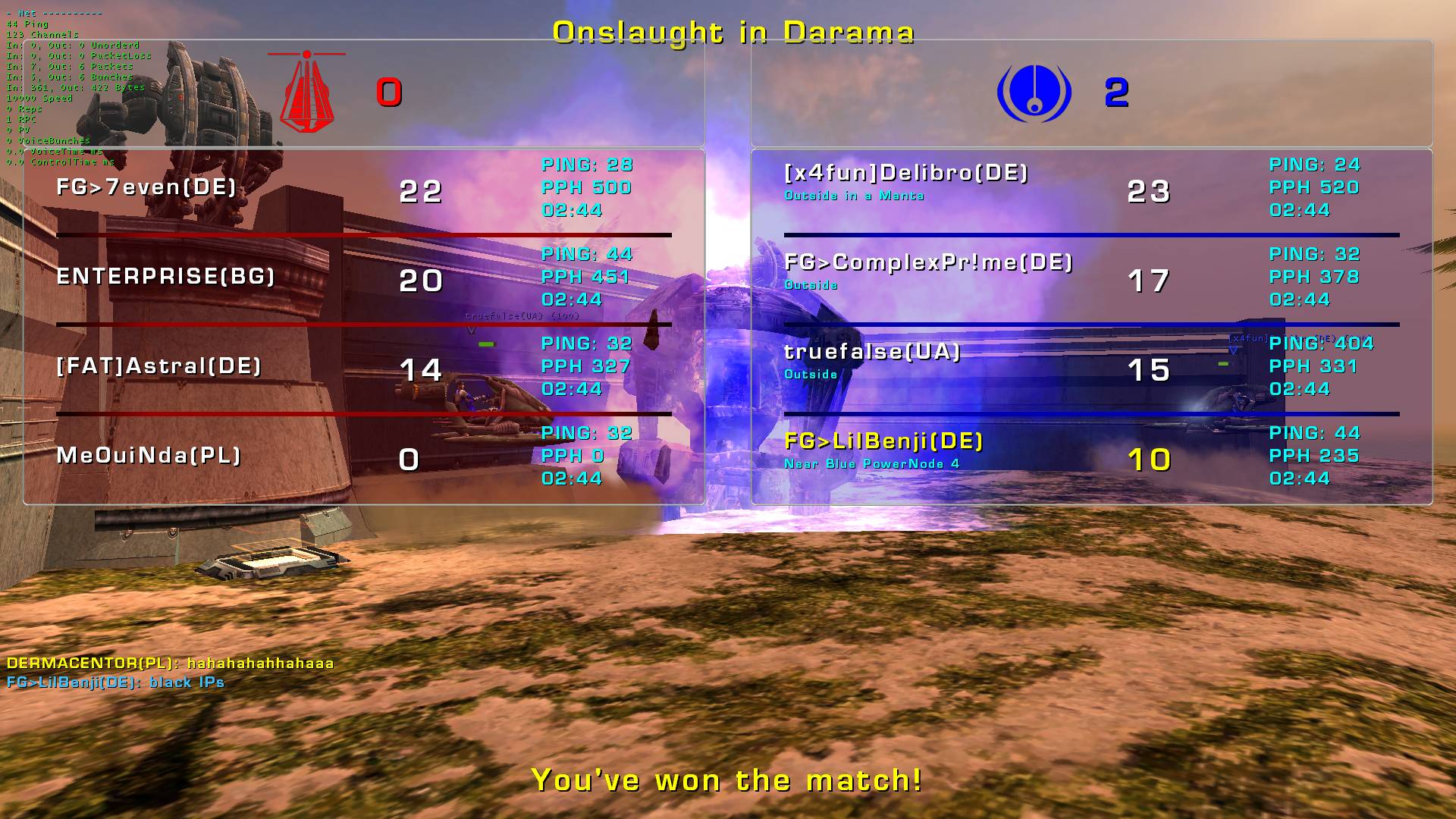The height and width of the screenshot is (819, 1456).
Task: Pick the FG>ComplexPr!me(DE) player row
Action: pyautogui.click(x=928, y=263)
